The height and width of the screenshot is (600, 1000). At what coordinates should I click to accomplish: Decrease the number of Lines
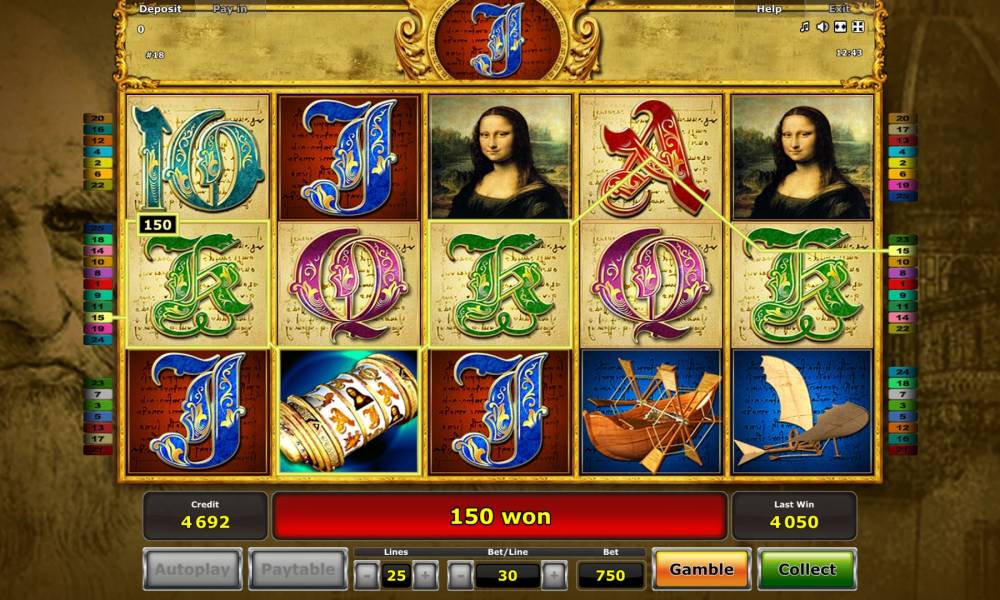pos(367,575)
